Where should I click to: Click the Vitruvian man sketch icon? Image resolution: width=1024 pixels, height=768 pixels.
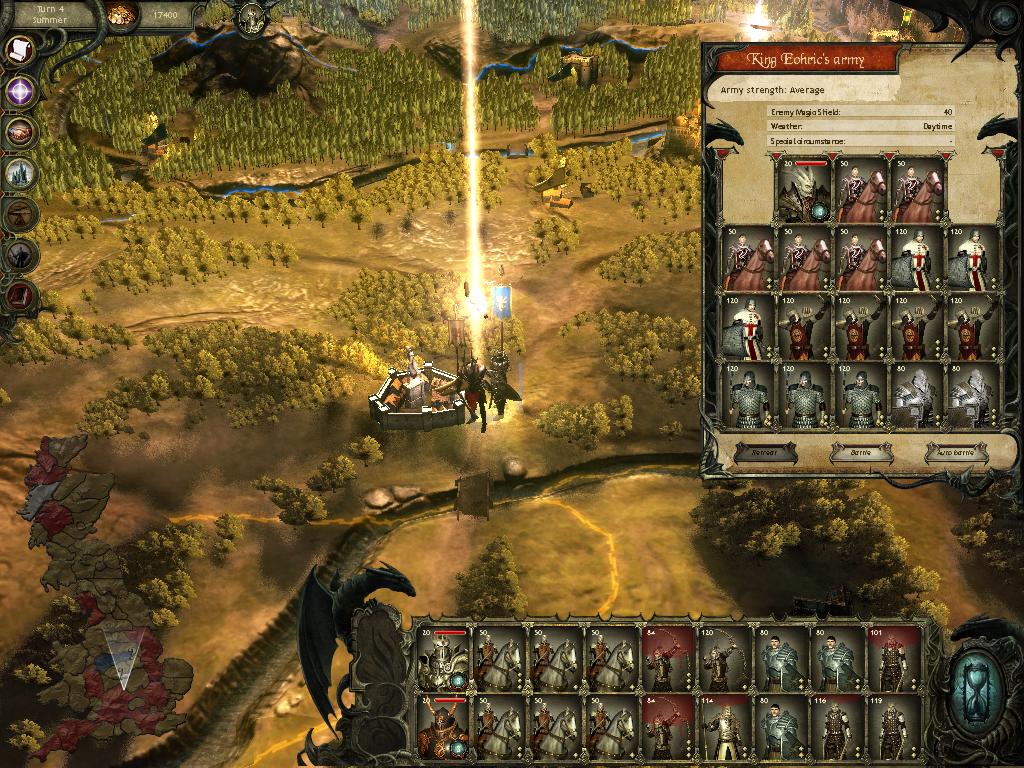point(20,213)
